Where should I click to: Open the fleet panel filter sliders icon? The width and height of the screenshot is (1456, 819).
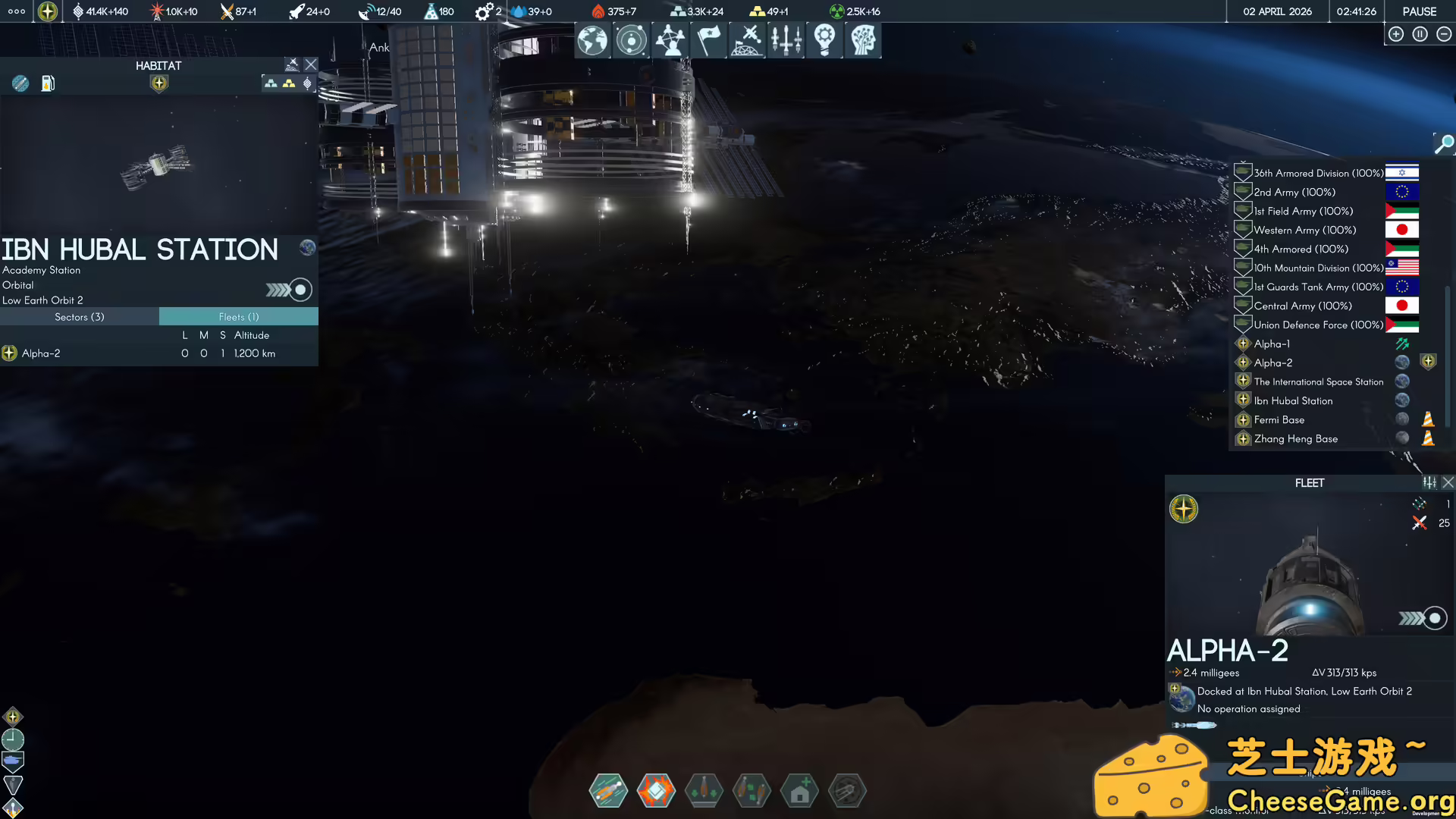1429,482
